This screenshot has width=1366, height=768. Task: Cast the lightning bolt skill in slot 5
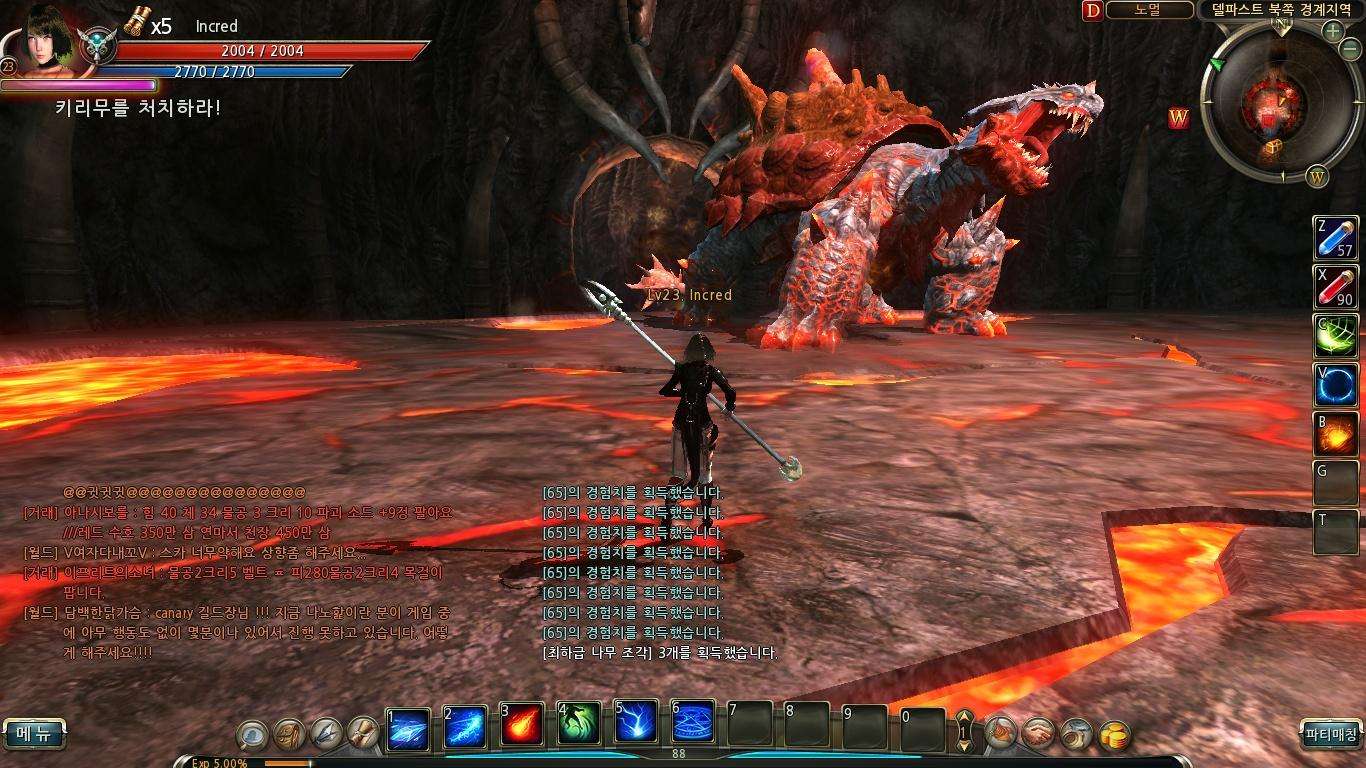[635, 725]
